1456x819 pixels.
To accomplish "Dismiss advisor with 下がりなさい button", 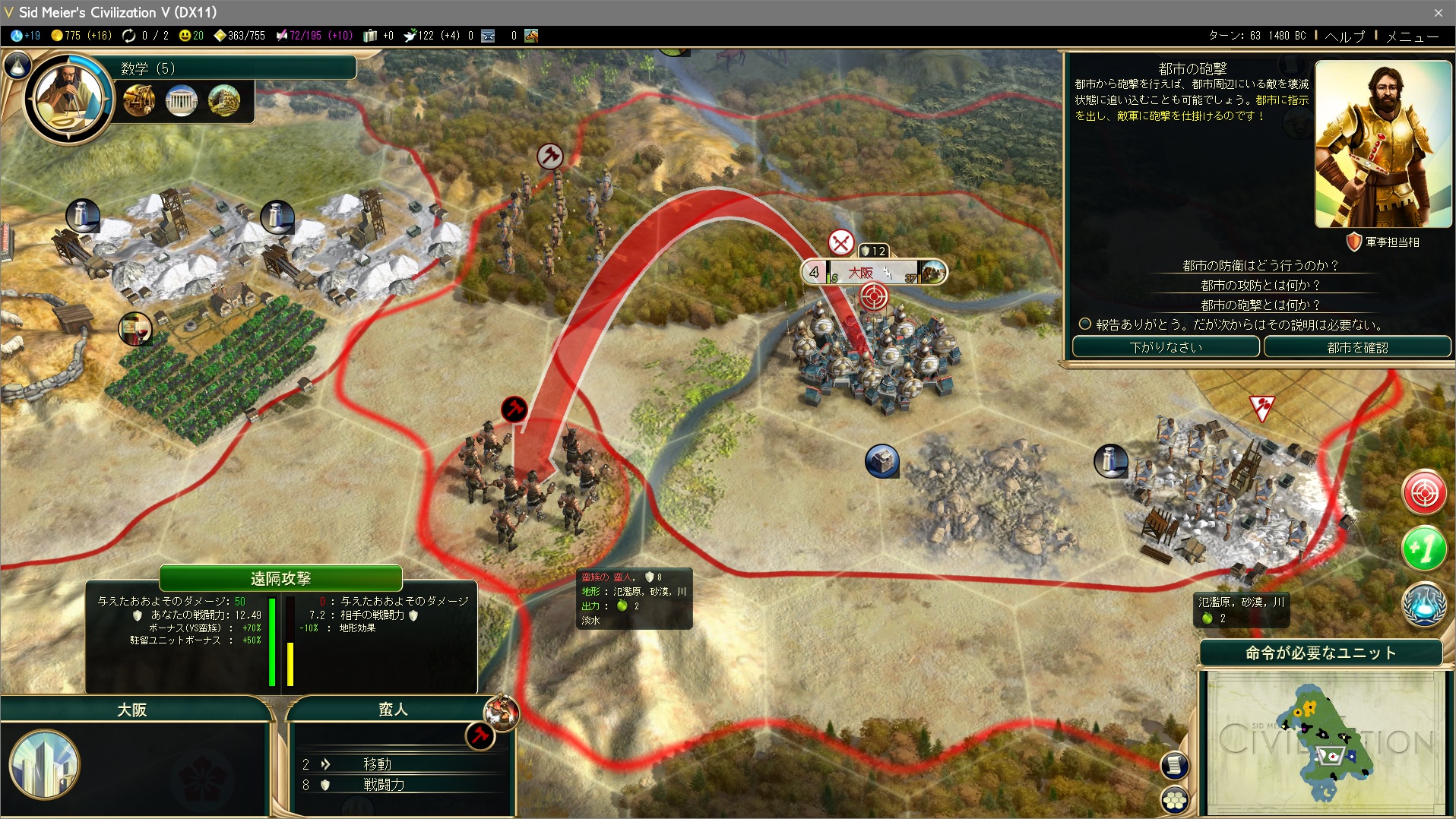I will tap(1165, 347).
